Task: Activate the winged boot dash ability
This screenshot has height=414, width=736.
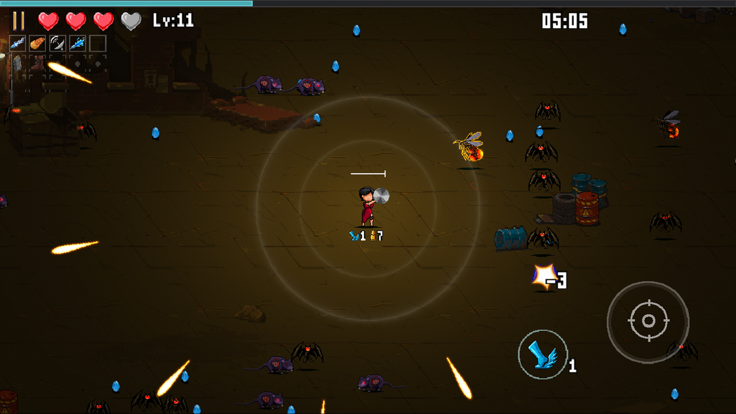Action: coord(542,354)
